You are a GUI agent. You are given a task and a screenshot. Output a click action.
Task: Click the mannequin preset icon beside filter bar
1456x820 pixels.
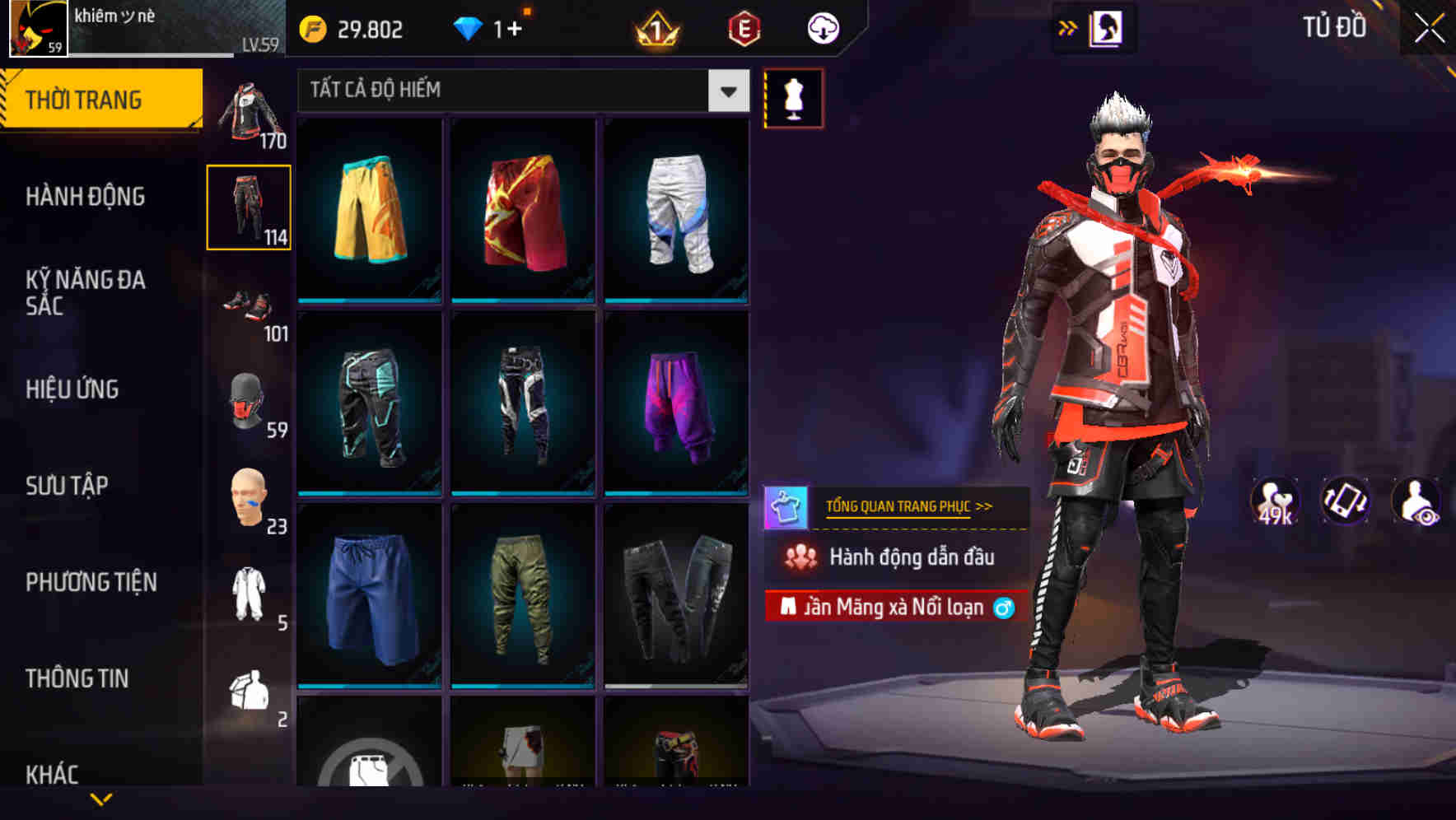(793, 97)
